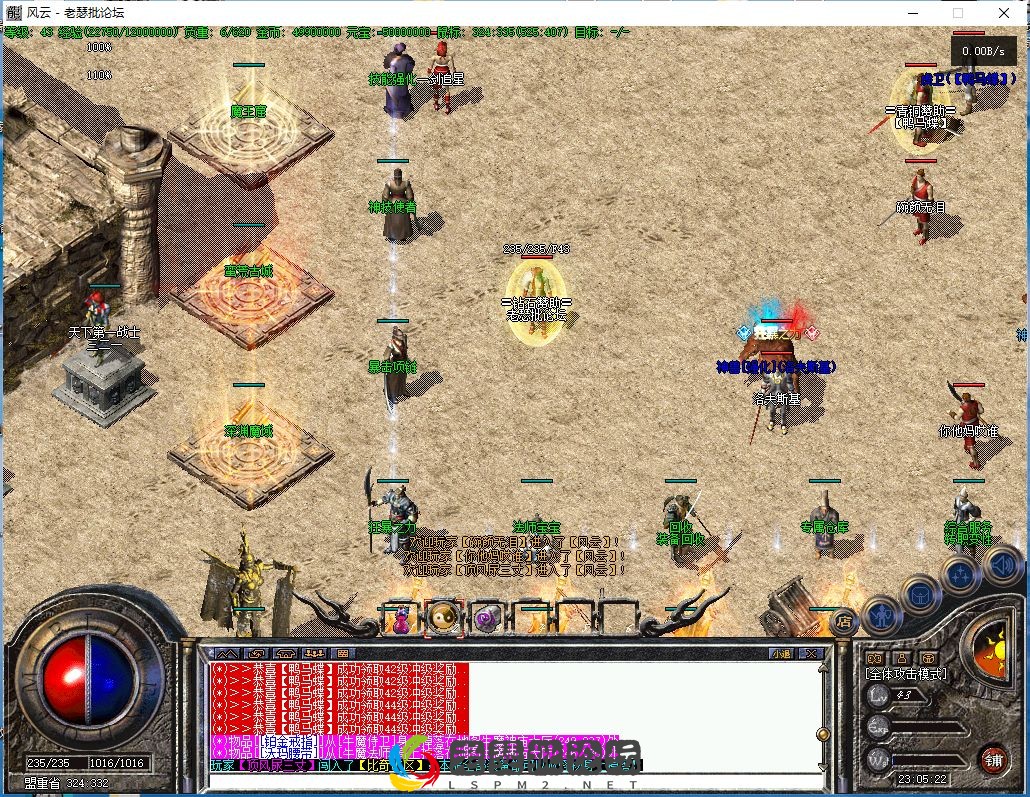The image size is (1030, 797).
Task: Use the purple gourd potion belt slot
Action: pyautogui.click(x=400, y=620)
